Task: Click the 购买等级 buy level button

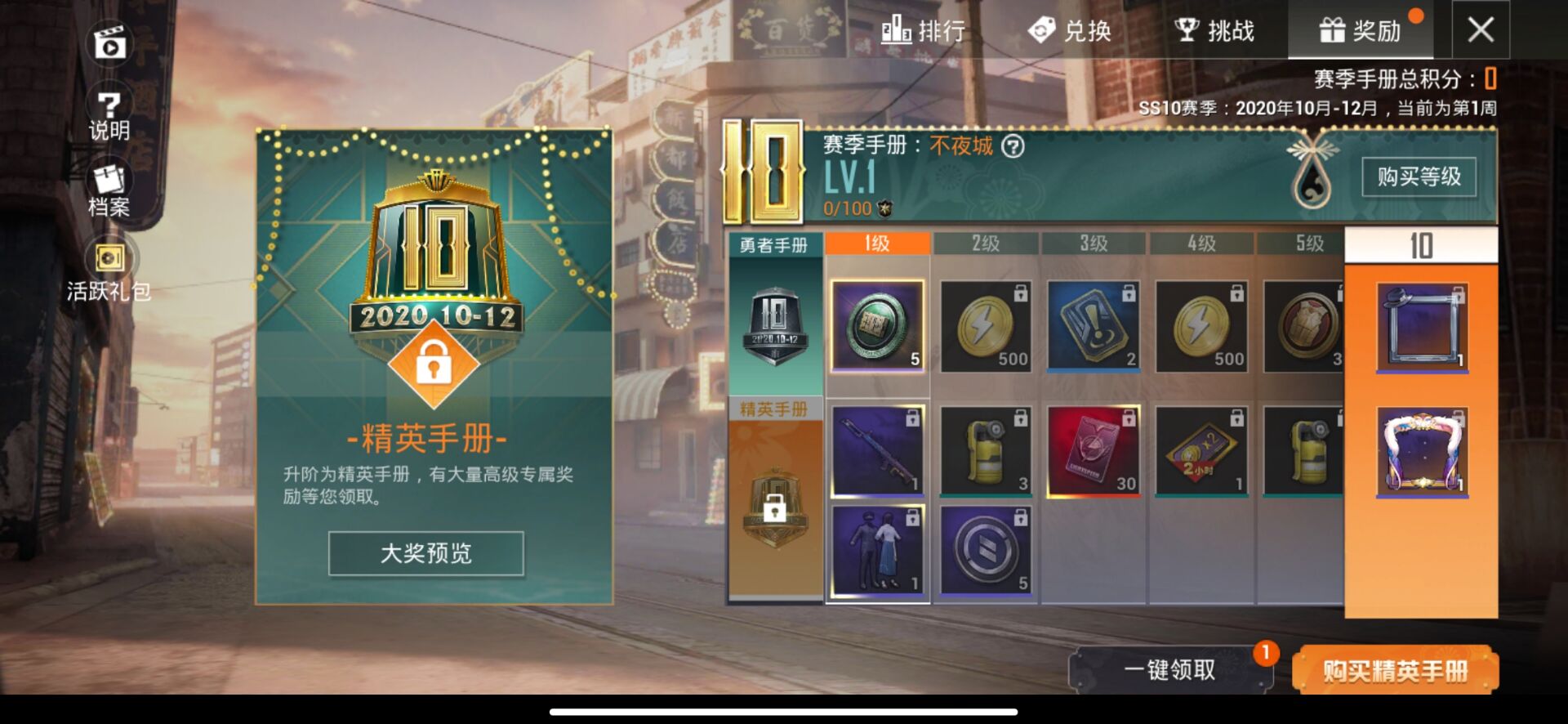Action: tap(1419, 177)
